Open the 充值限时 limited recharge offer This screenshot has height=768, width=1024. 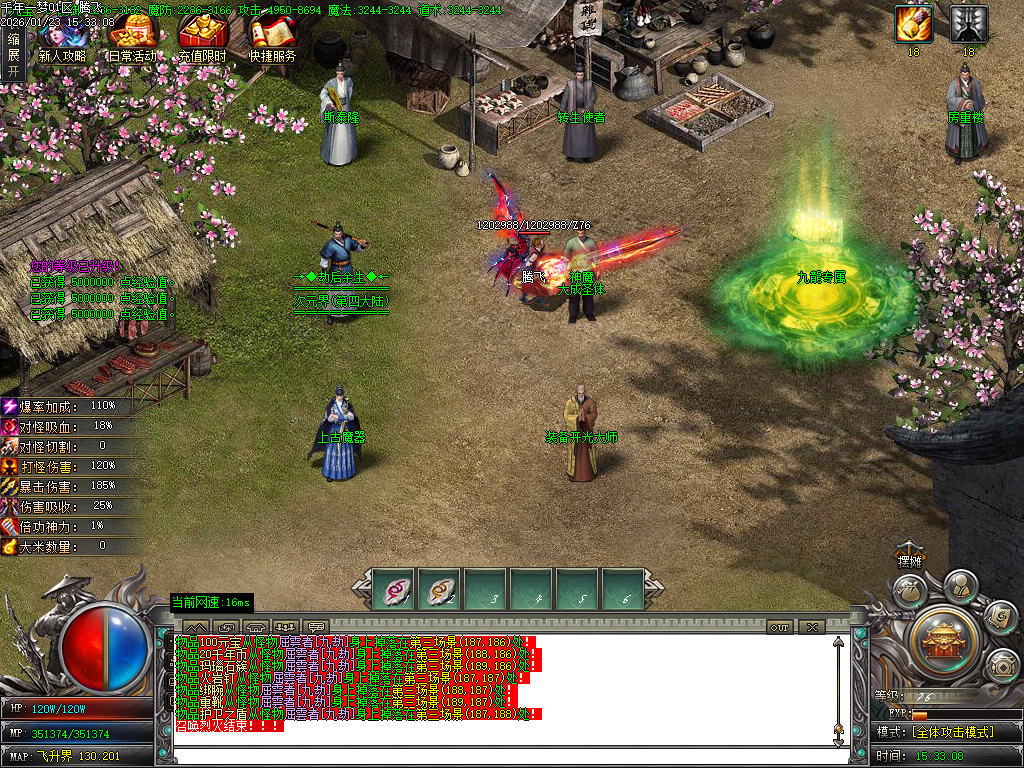[x=202, y=37]
